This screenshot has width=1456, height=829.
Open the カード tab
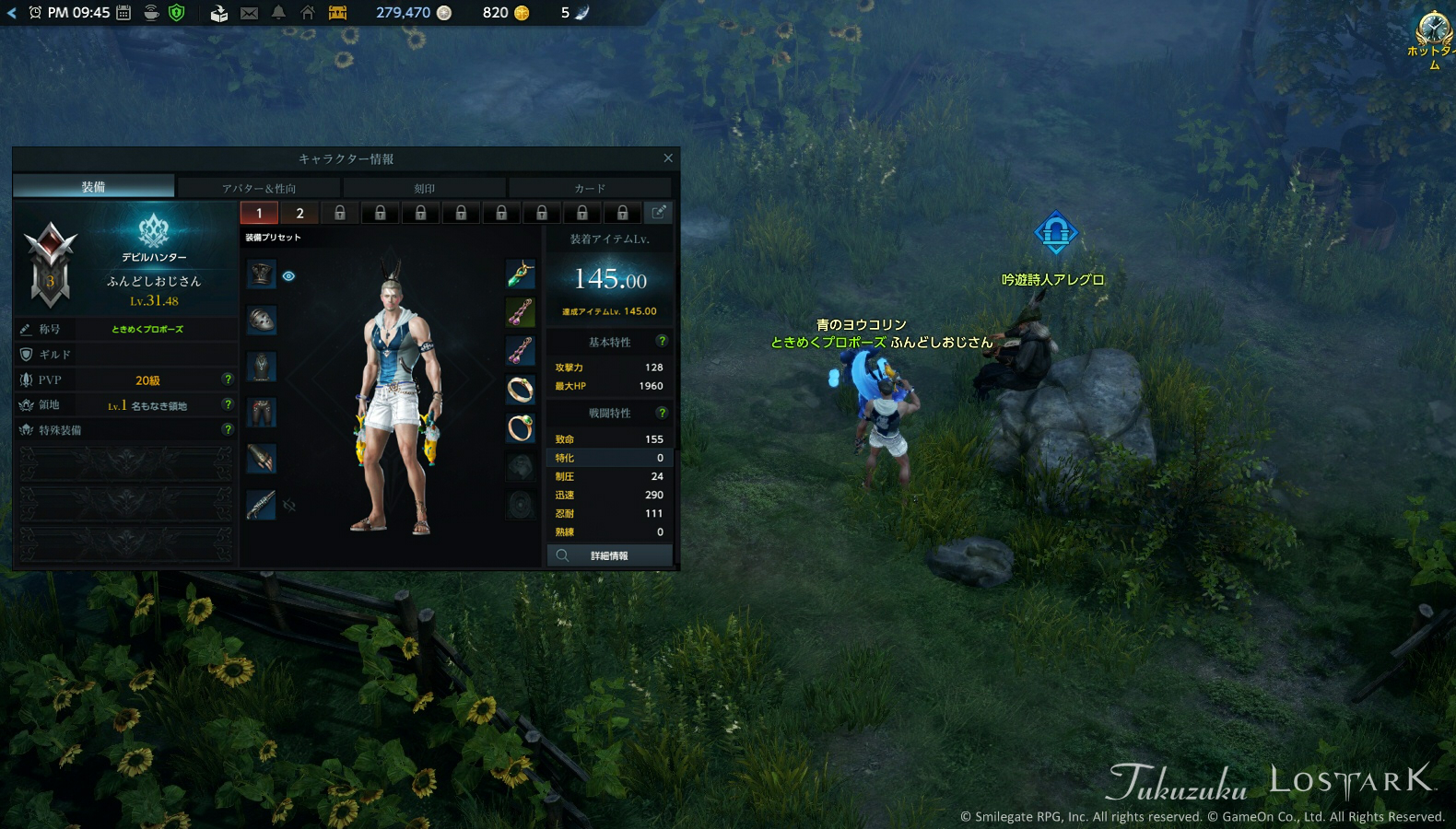pos(591,187)
